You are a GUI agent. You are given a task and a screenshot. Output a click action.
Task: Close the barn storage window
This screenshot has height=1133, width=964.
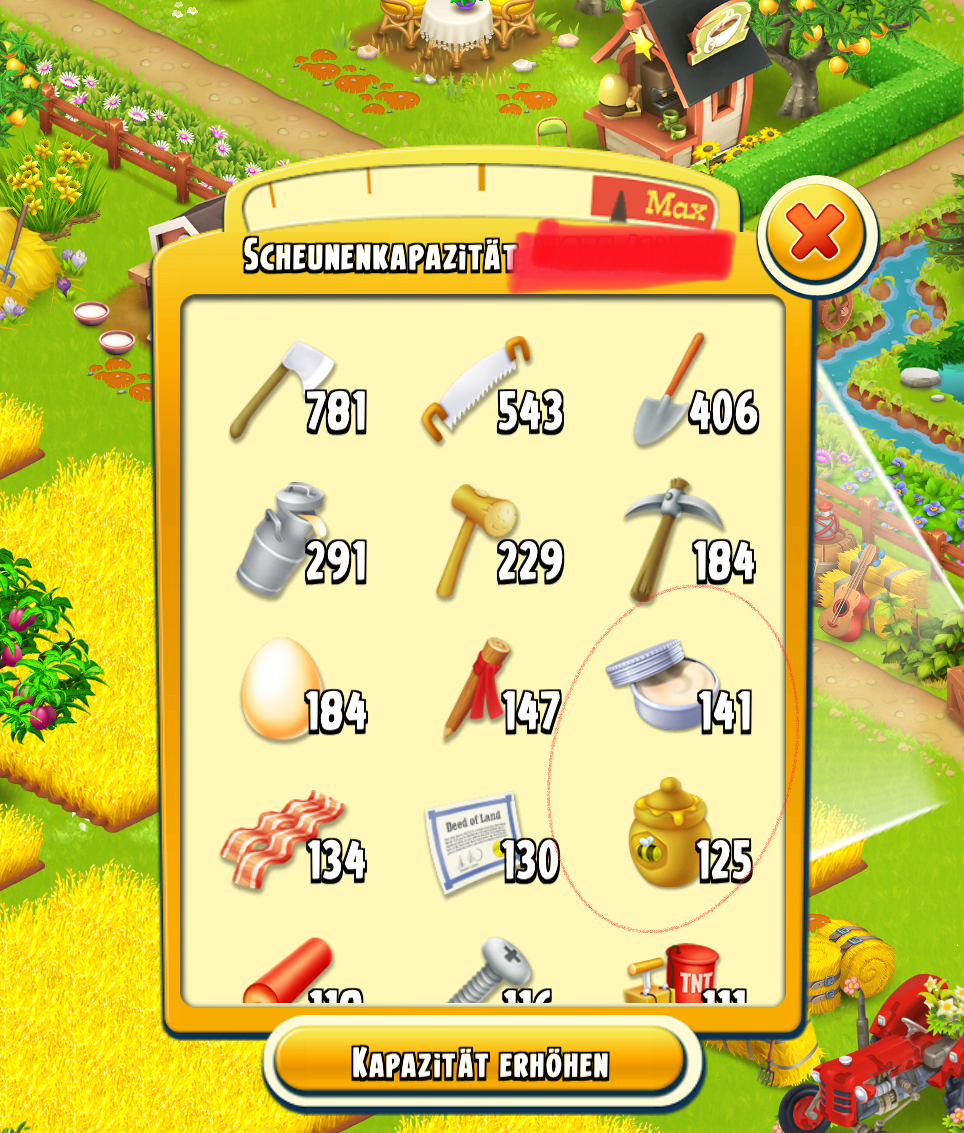(x=816, y=235)
